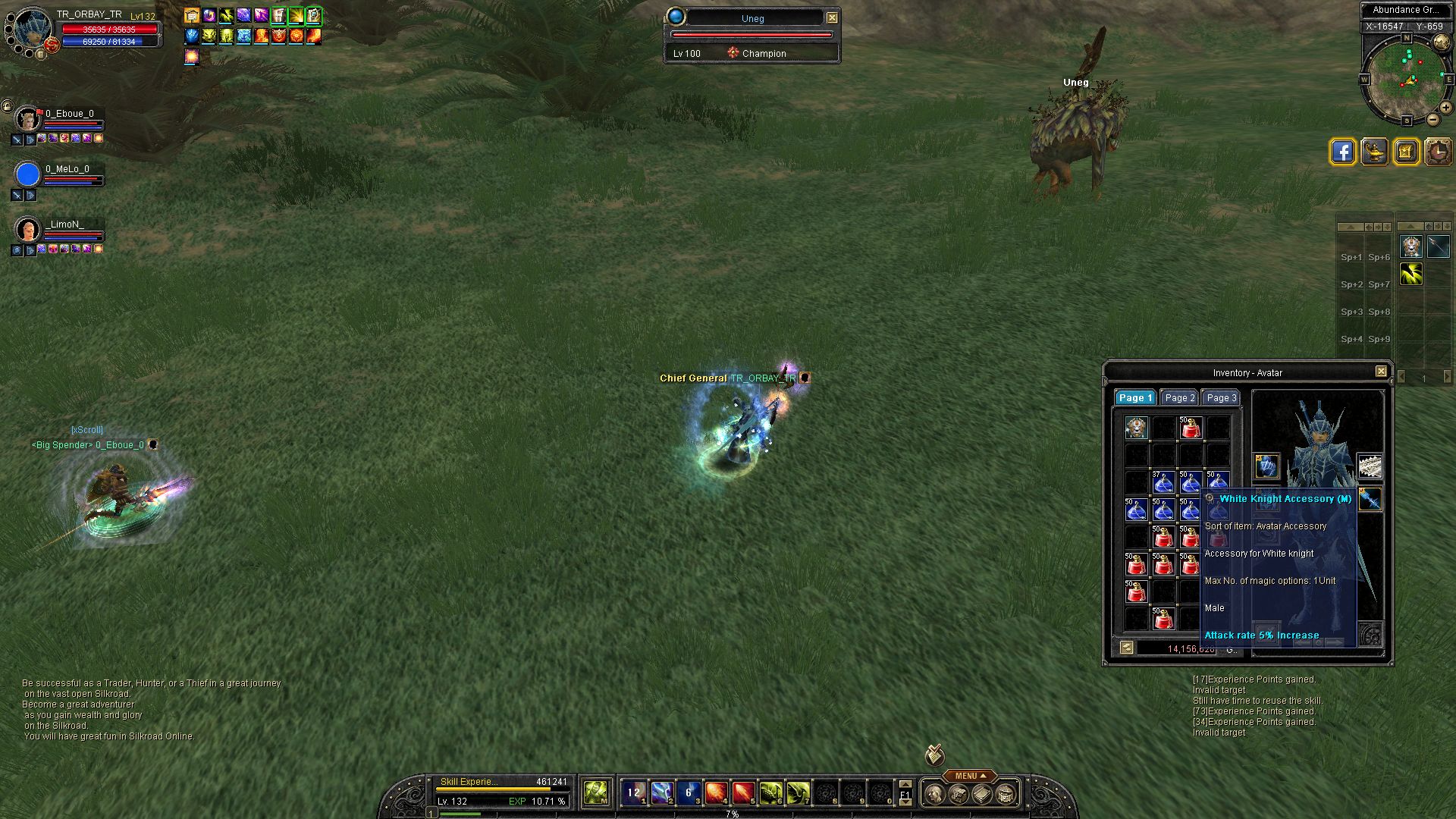Image resolution: width=1456 pixels, height=819 pixels.
Task: Open the clock event icon
Action: tap(1438, 152)
